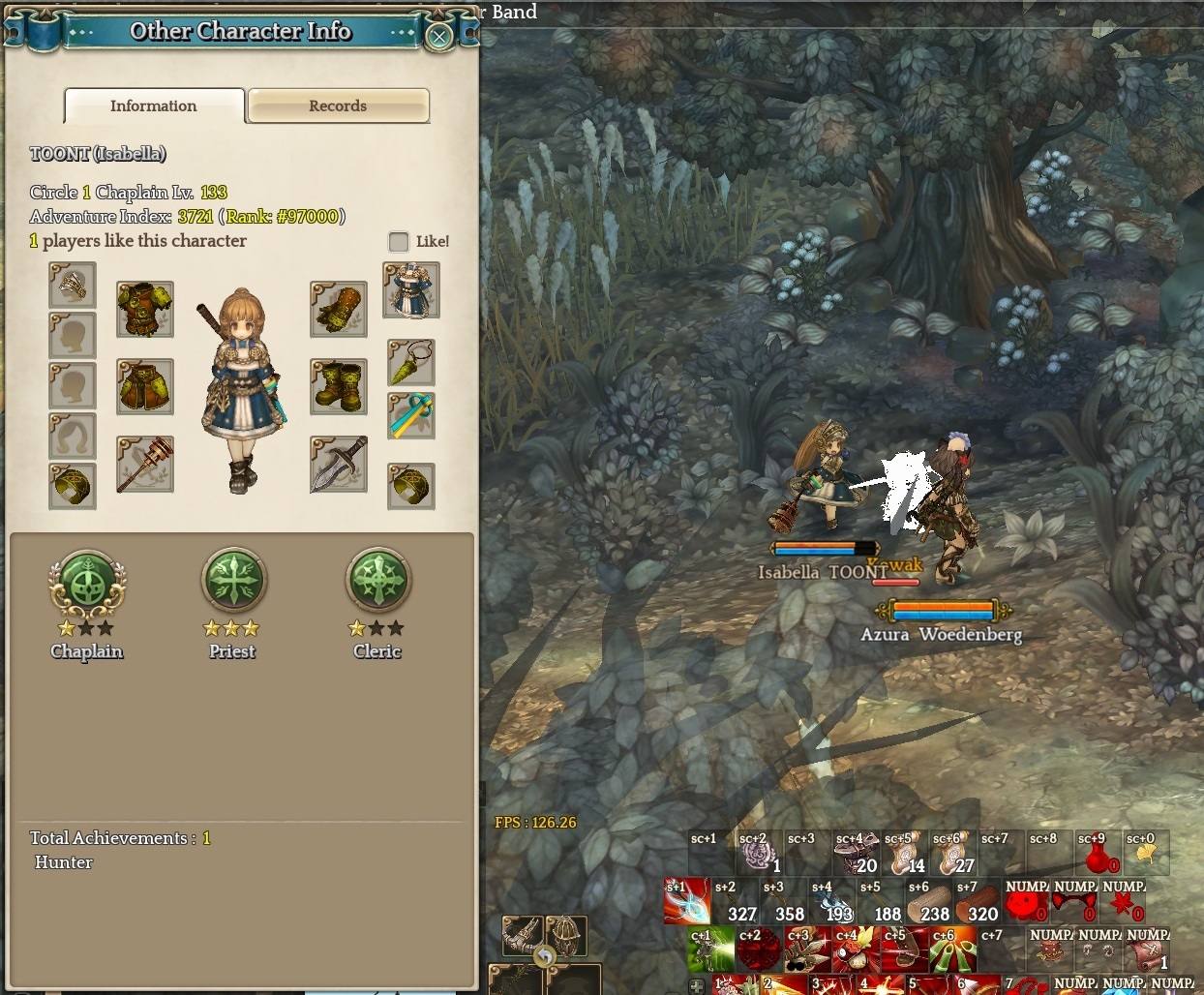Select the dagger sub-weapon slot
The height and width of the screenshot is (995, 1204).
[x=339, y=464]
